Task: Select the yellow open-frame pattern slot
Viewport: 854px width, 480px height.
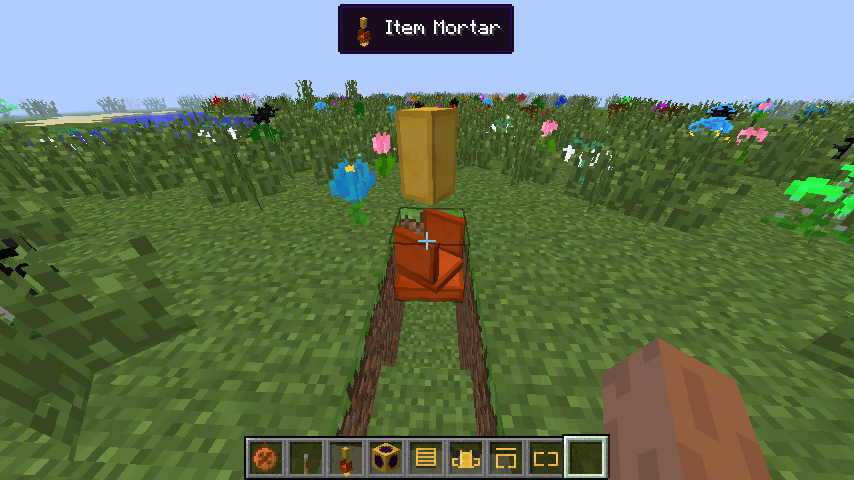Action: coord(506,459)
